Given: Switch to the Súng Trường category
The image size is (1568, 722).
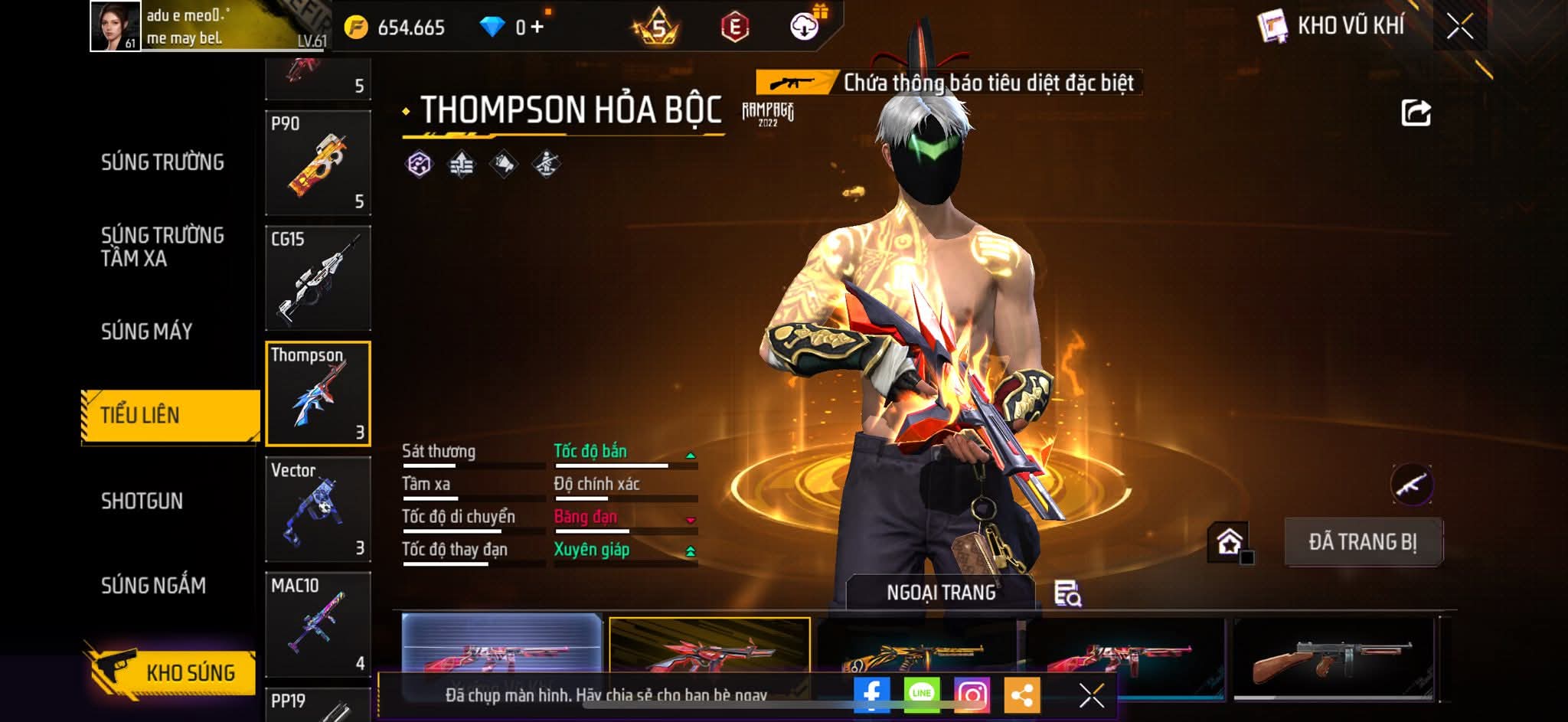Looking at the screenshot, I should click(162, 162).
